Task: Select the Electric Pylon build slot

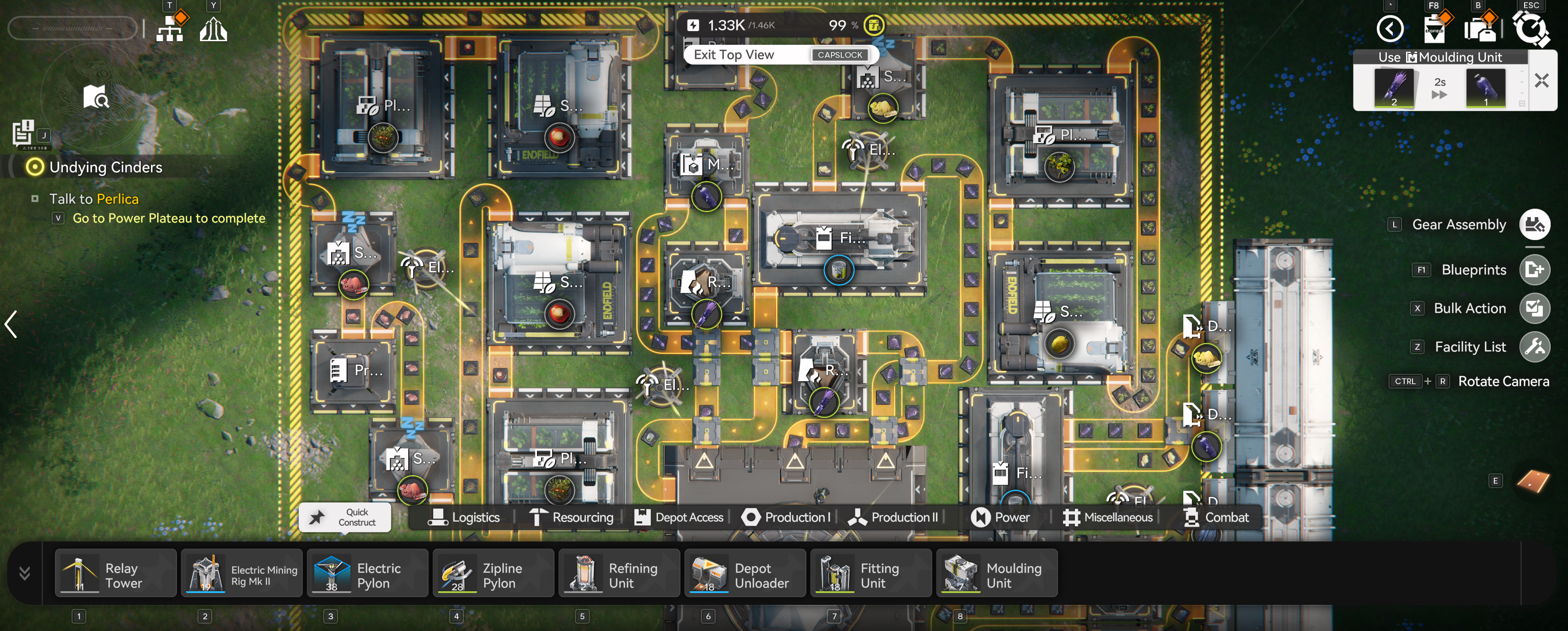Action: click(x=367, y=574)
